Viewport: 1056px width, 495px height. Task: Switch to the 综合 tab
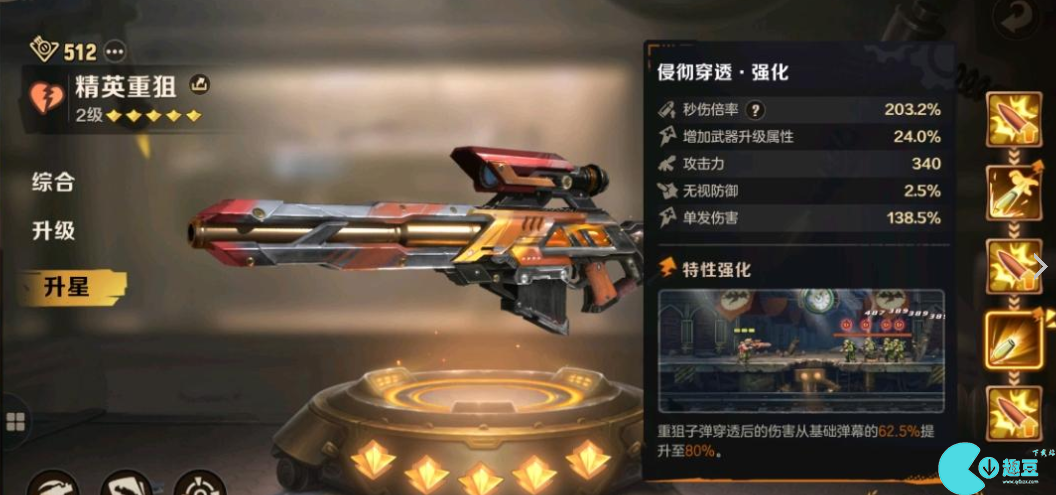(x=53, y=182)
